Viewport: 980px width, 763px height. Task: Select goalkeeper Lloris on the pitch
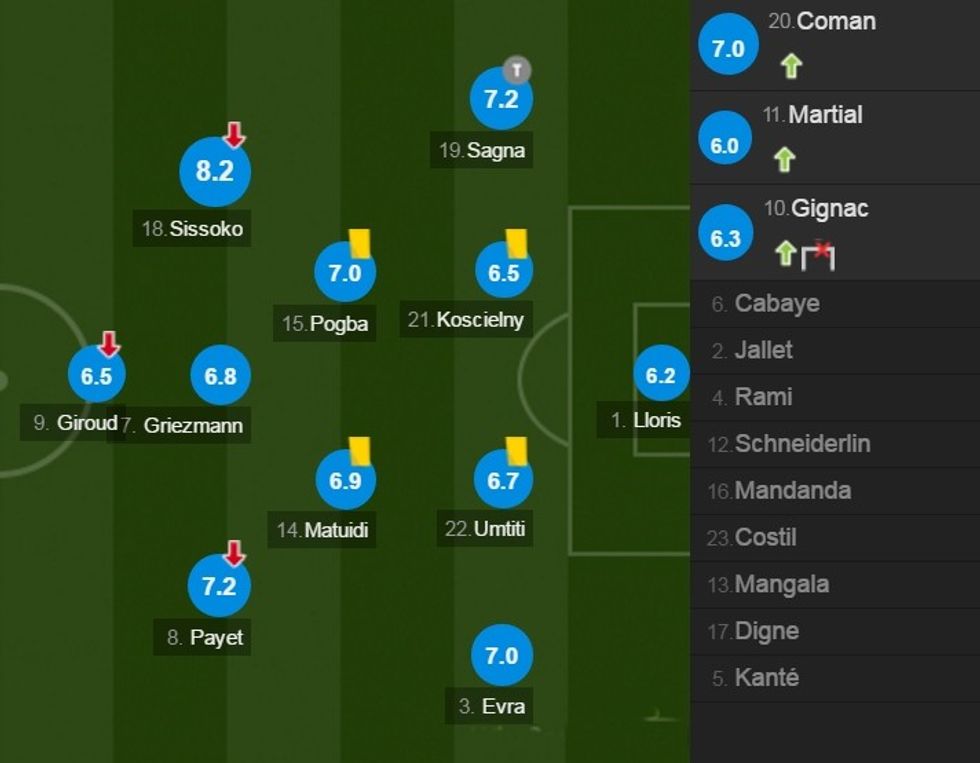pos(661,375)
